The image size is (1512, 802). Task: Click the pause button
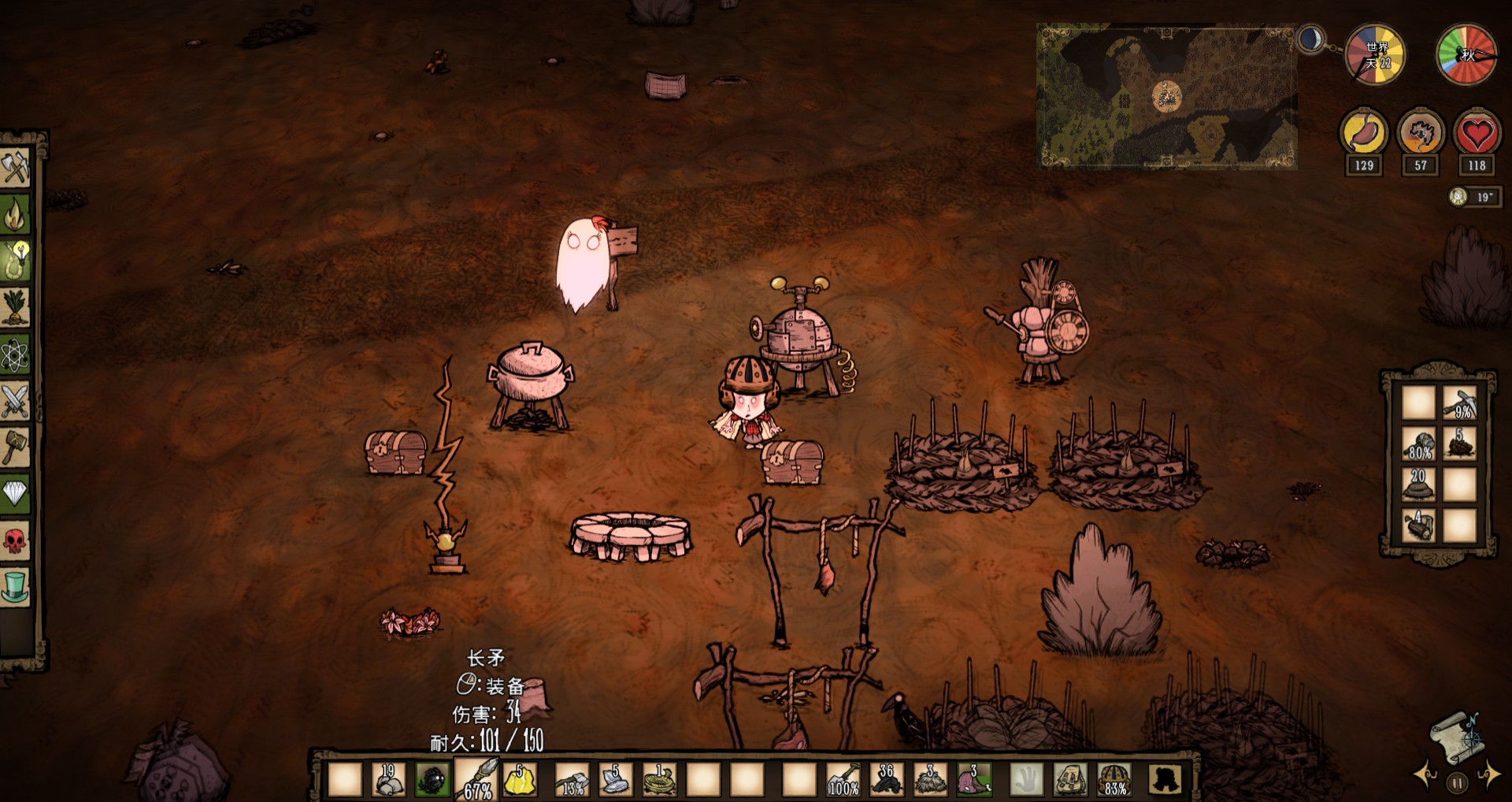(x=1456, y=784)
